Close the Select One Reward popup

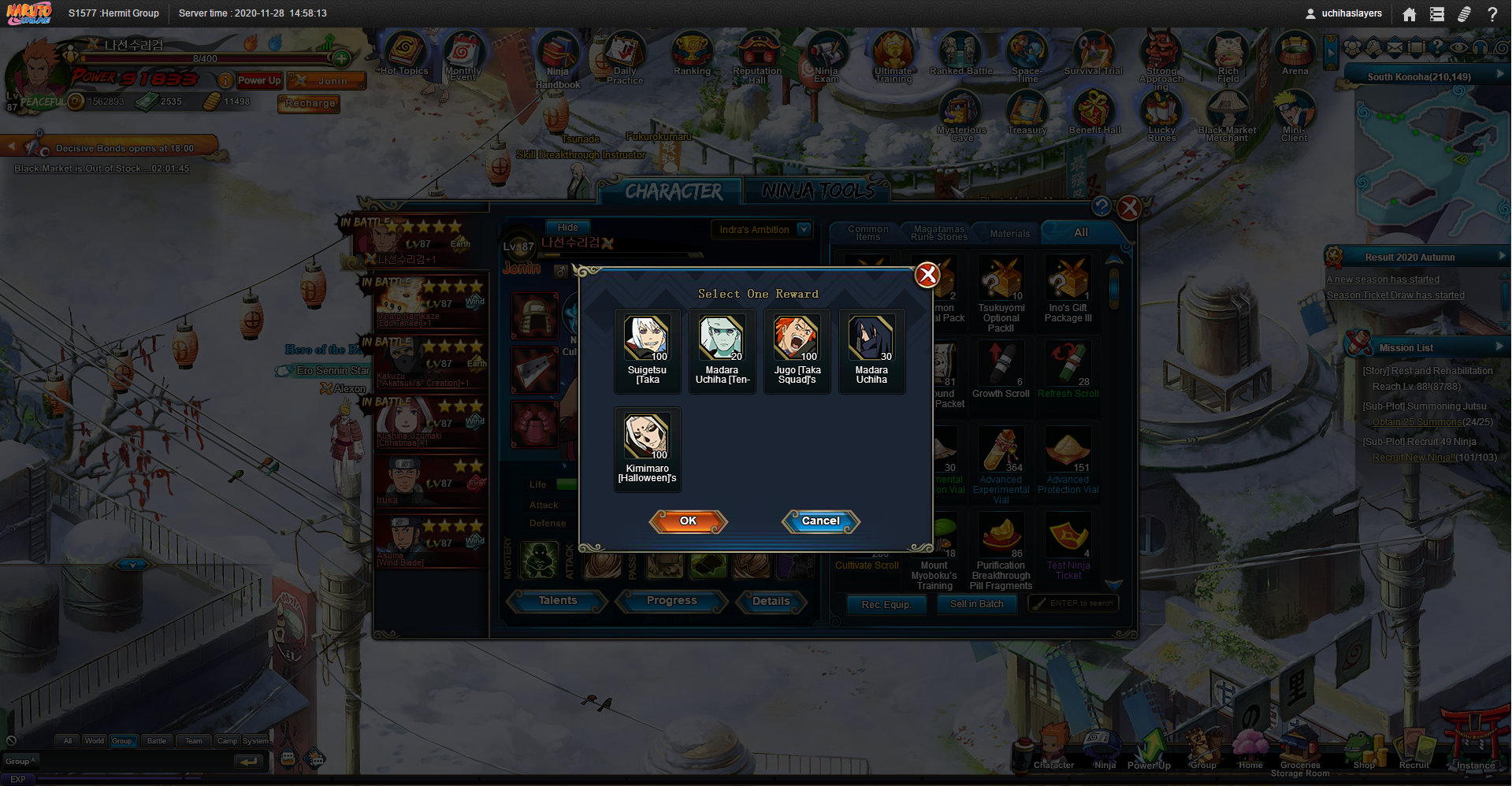[927, 274]
